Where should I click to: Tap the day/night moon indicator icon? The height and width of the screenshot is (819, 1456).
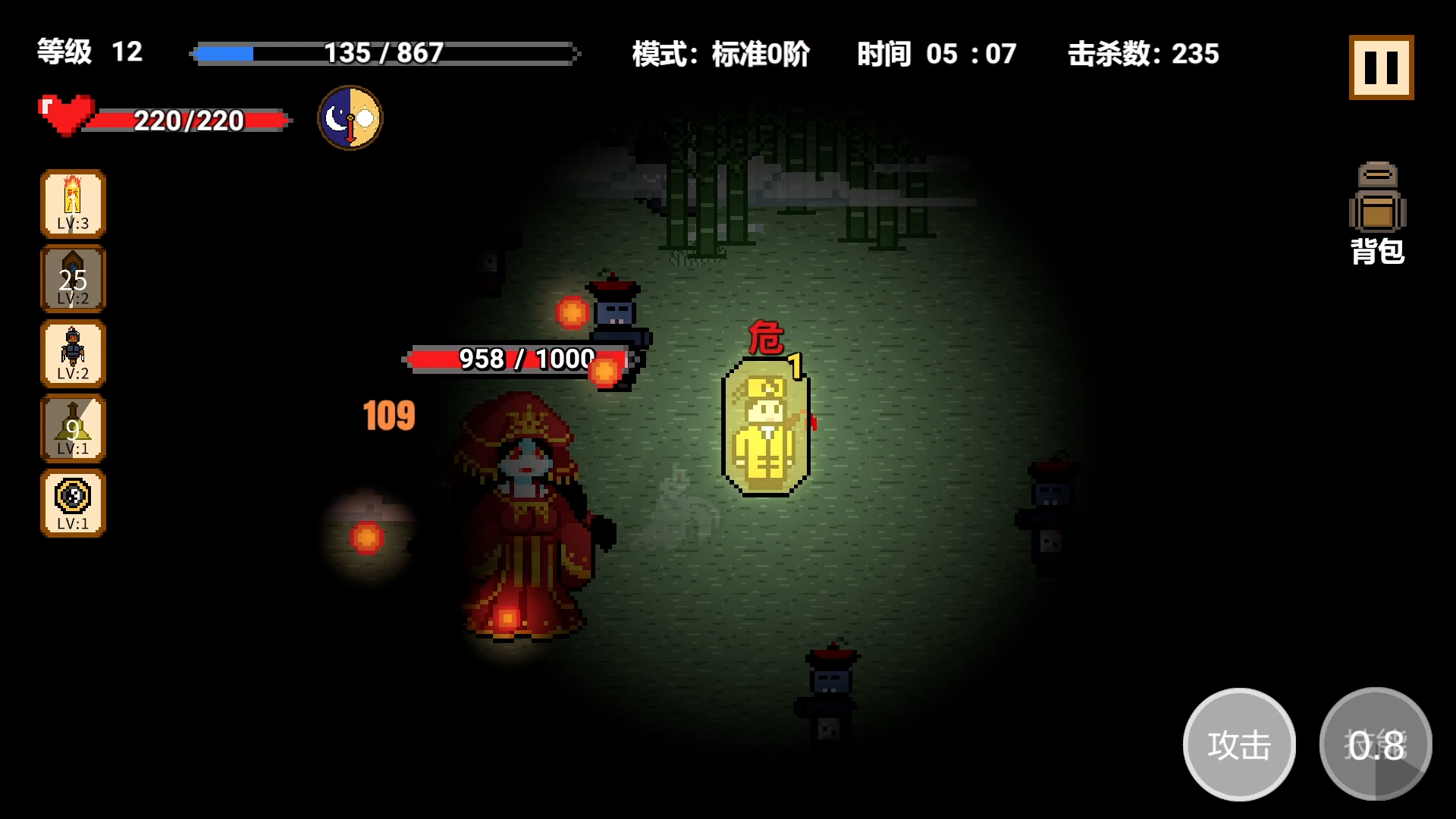click(349, 118)
